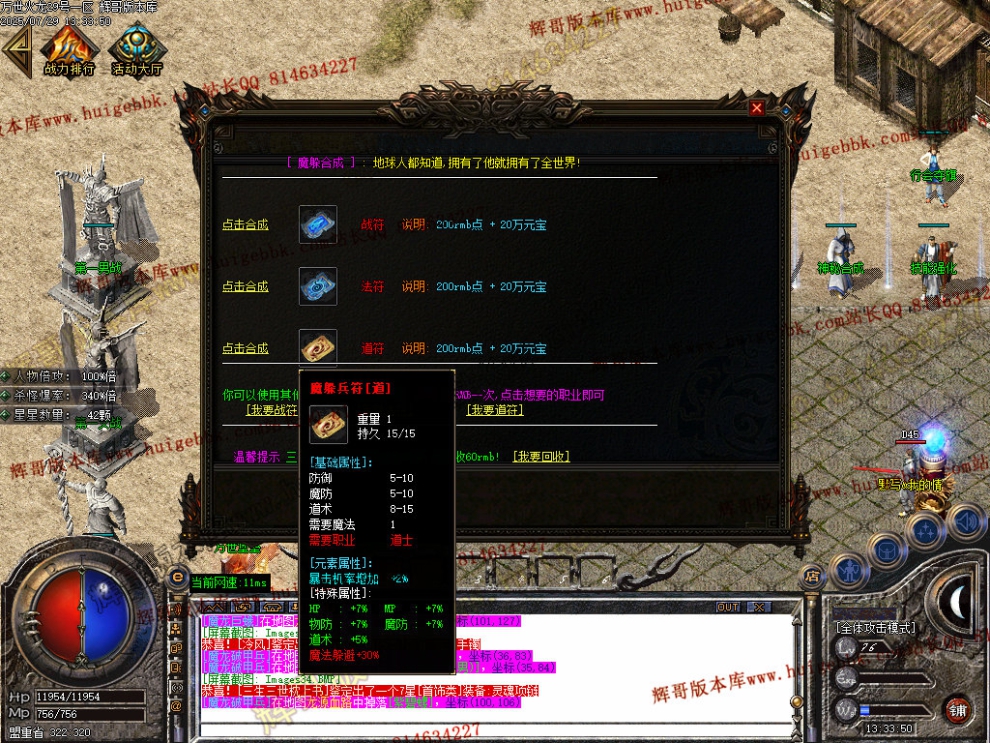Select the blue 法符 item icon
This screenshot has height=743, width=990.
click(x=318, y=287)
